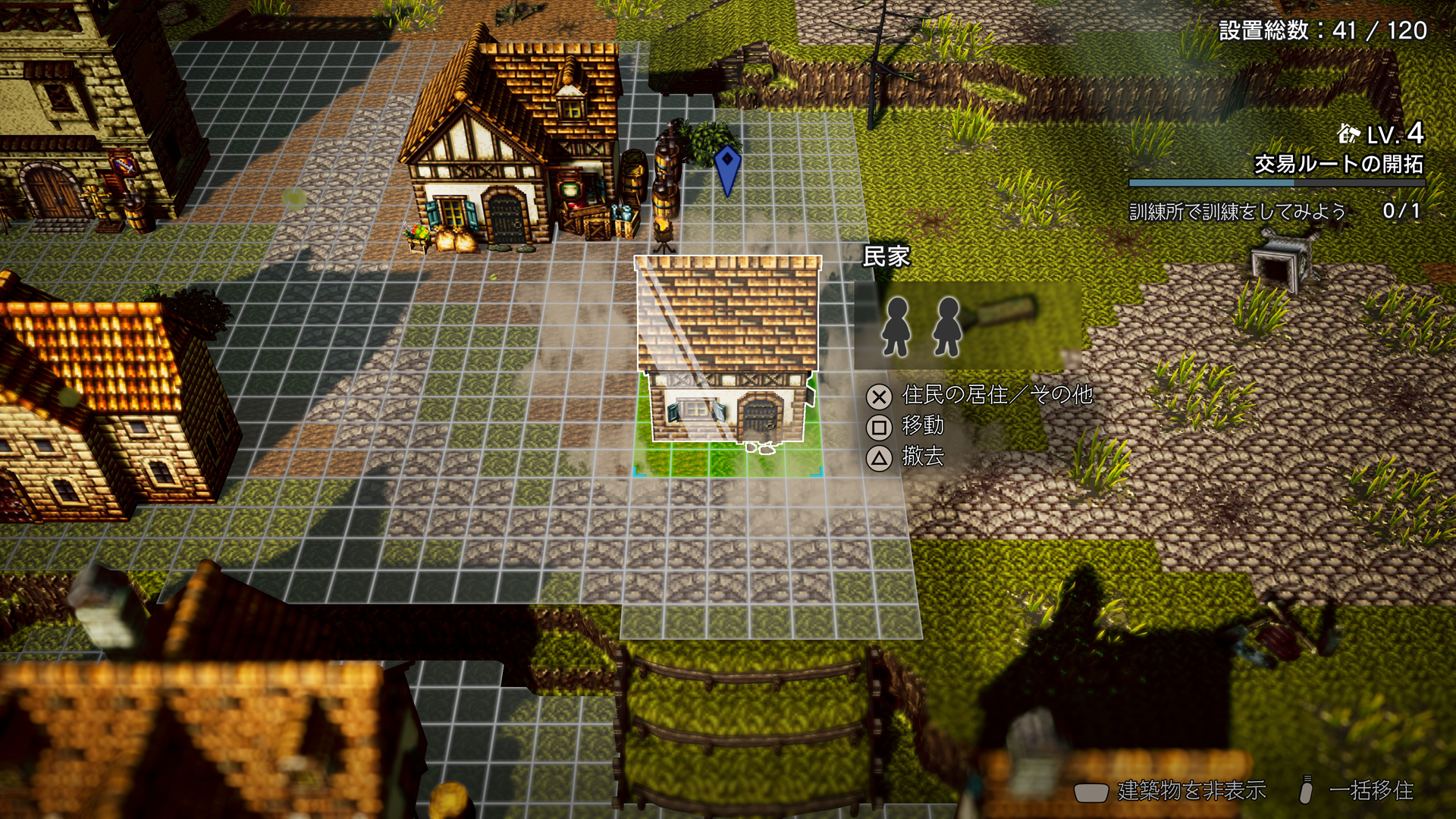Choose 撤去 to remove the house

(921, 457)
